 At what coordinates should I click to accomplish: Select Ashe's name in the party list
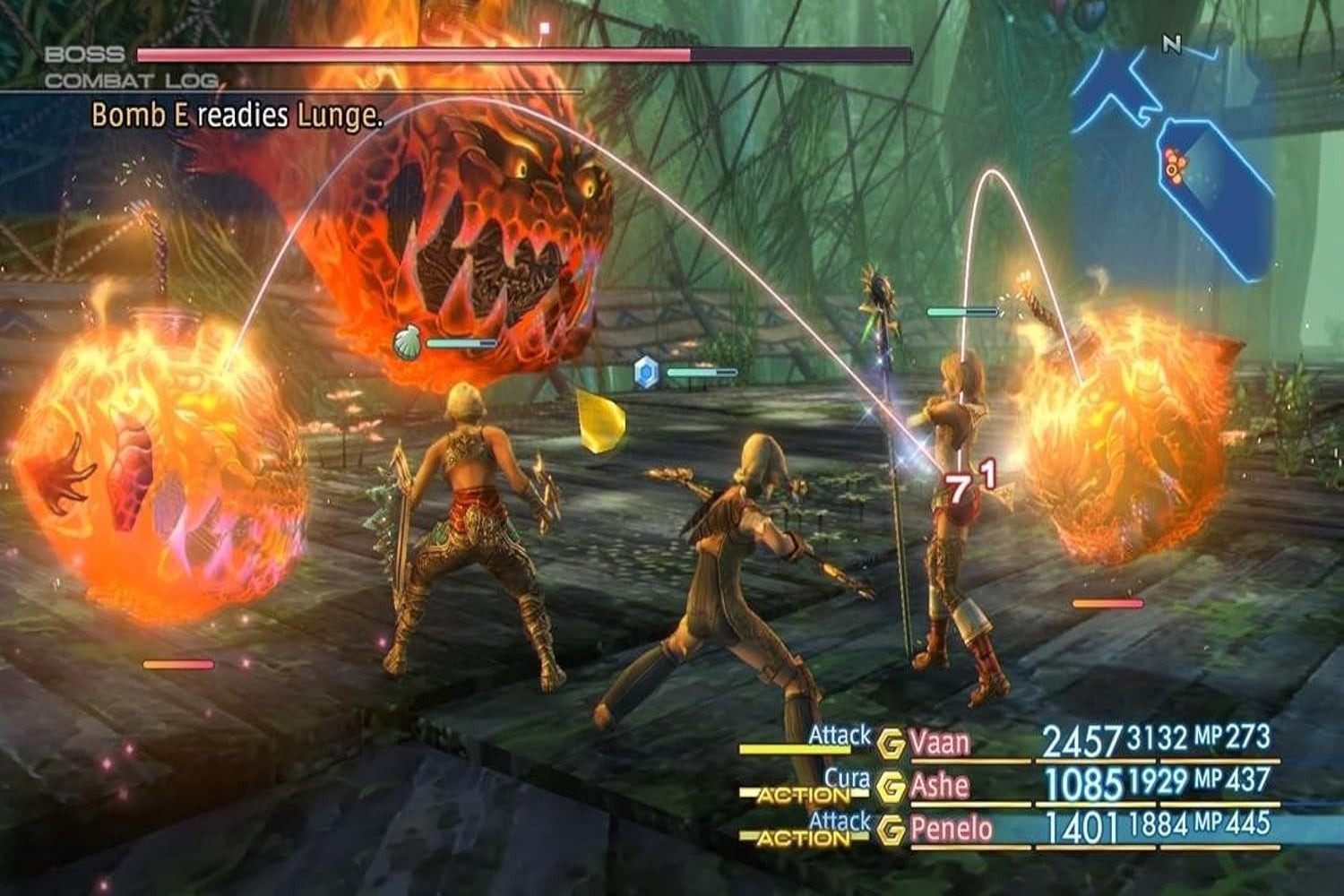click(941, 787)
